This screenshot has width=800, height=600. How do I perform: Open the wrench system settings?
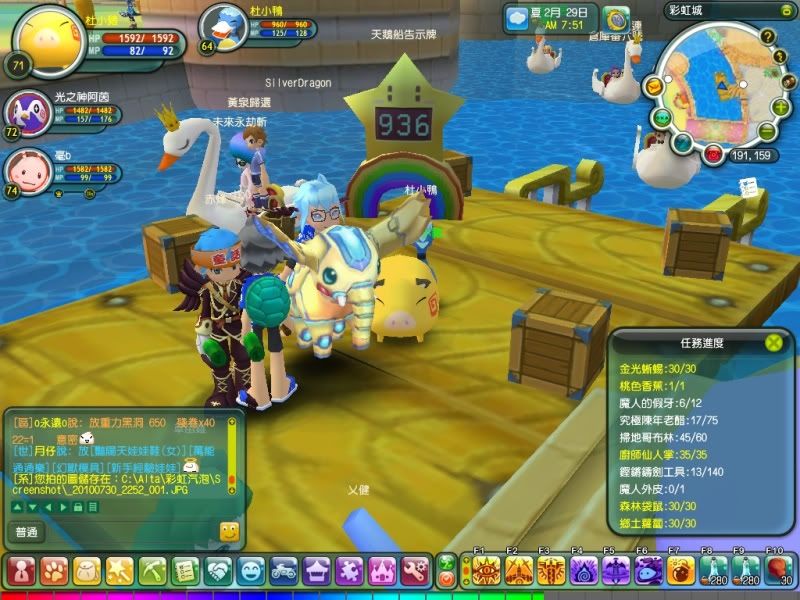pos(416,571)
